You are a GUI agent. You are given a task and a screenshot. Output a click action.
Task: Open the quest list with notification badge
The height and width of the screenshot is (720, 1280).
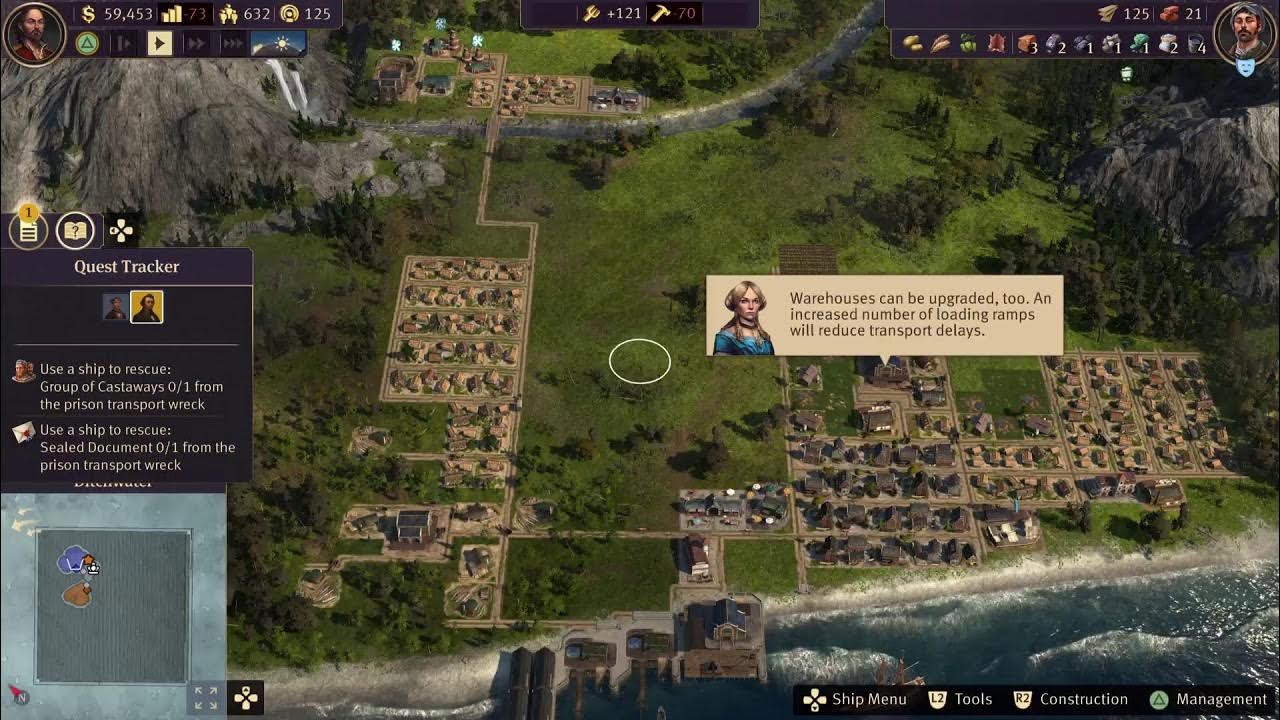tap(28, 231)
